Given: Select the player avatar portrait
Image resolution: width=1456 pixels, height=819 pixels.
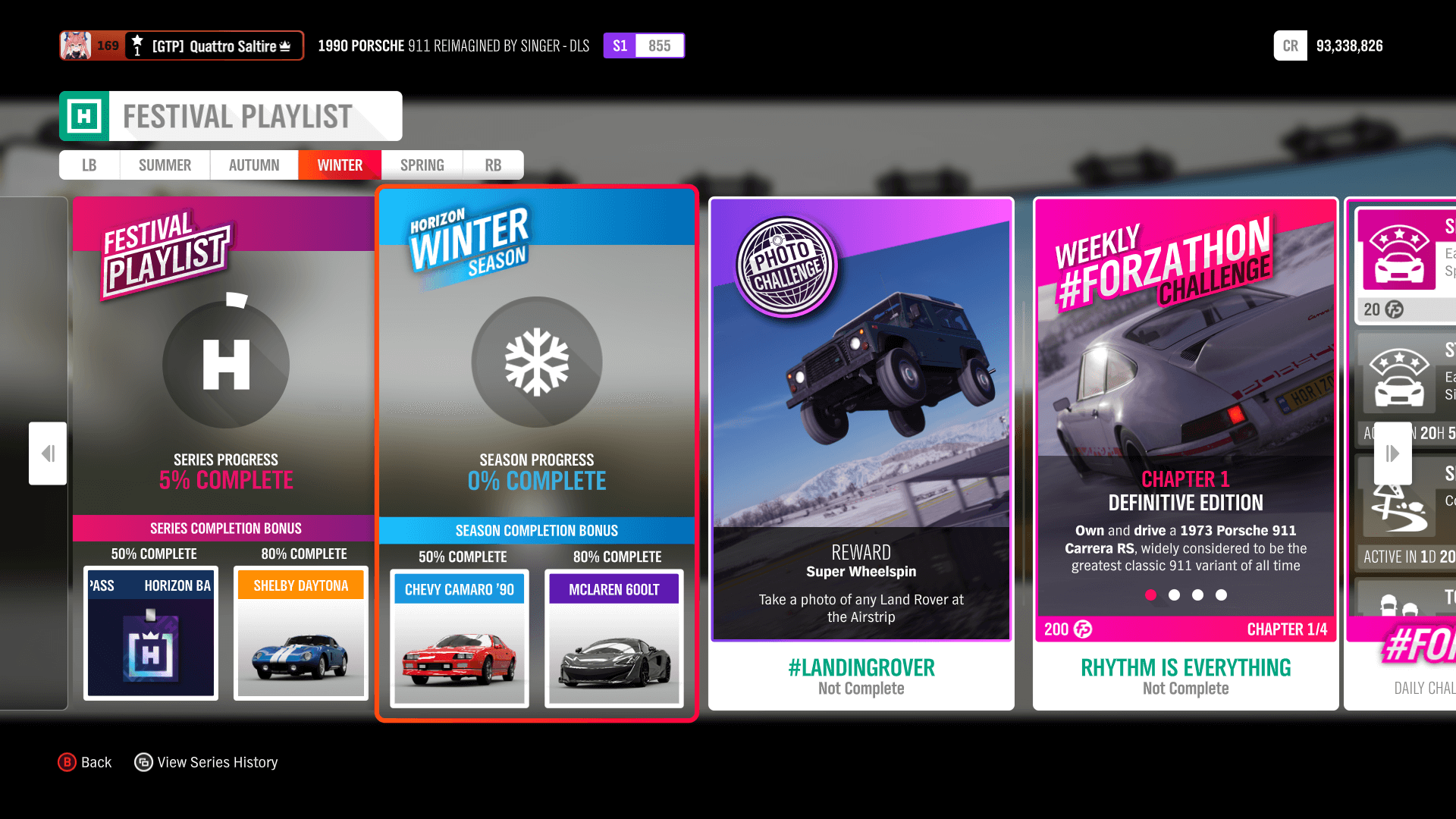Looking at the screenshot, I should (75, 45).
